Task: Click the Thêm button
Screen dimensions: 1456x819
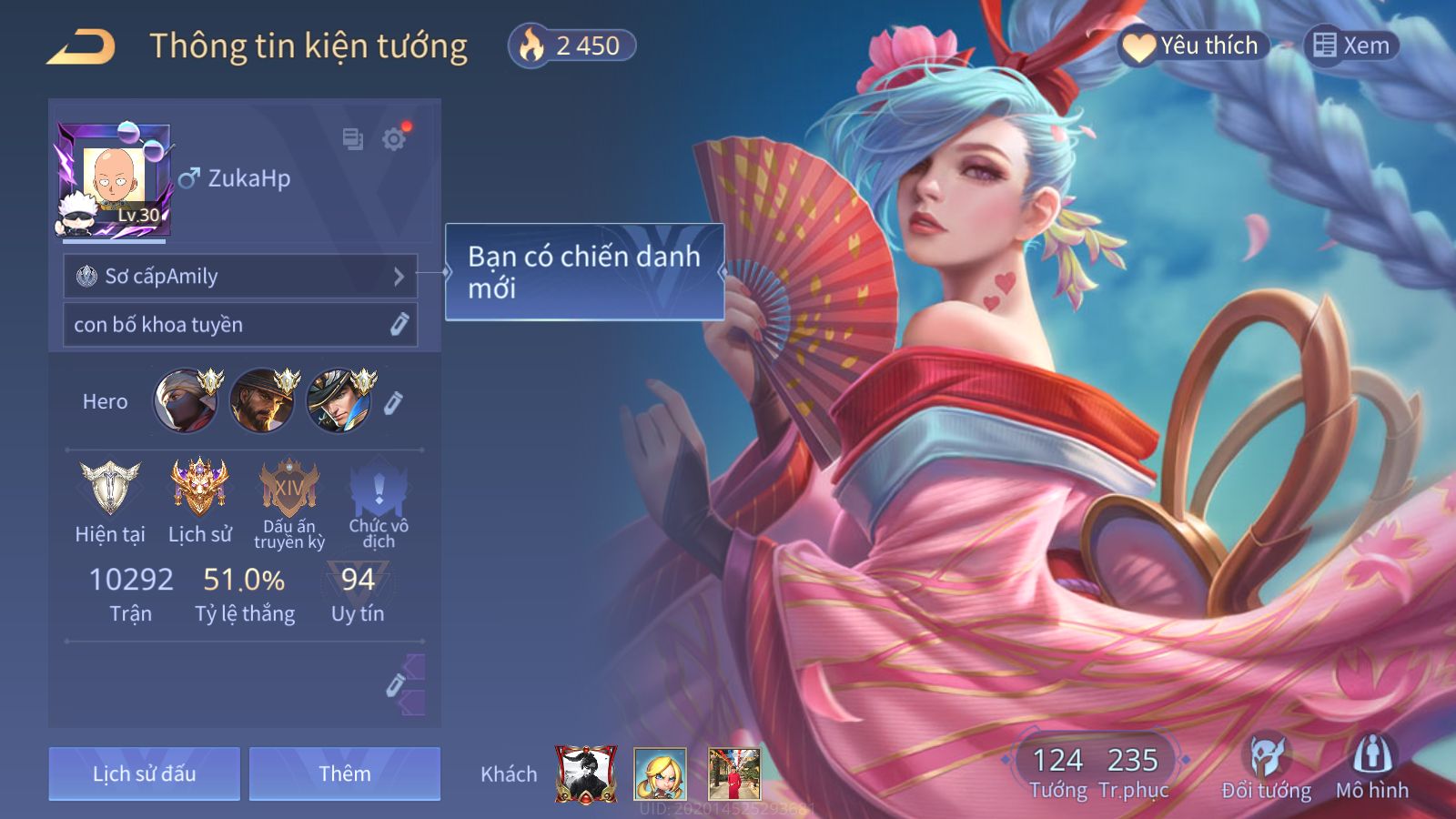Action: 345,773
